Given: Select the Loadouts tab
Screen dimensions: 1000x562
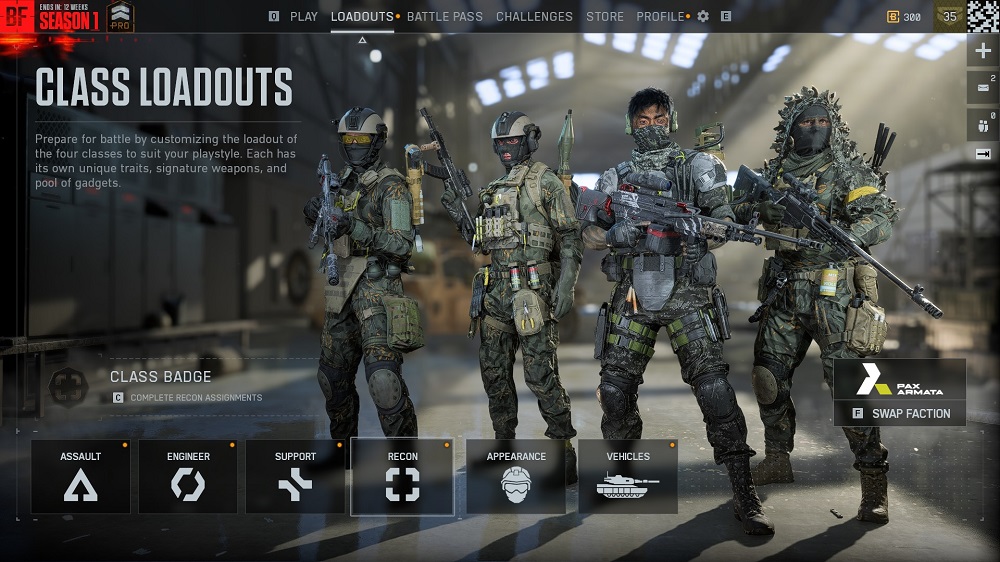Looking at the screenshot, I should pos(362,16).
